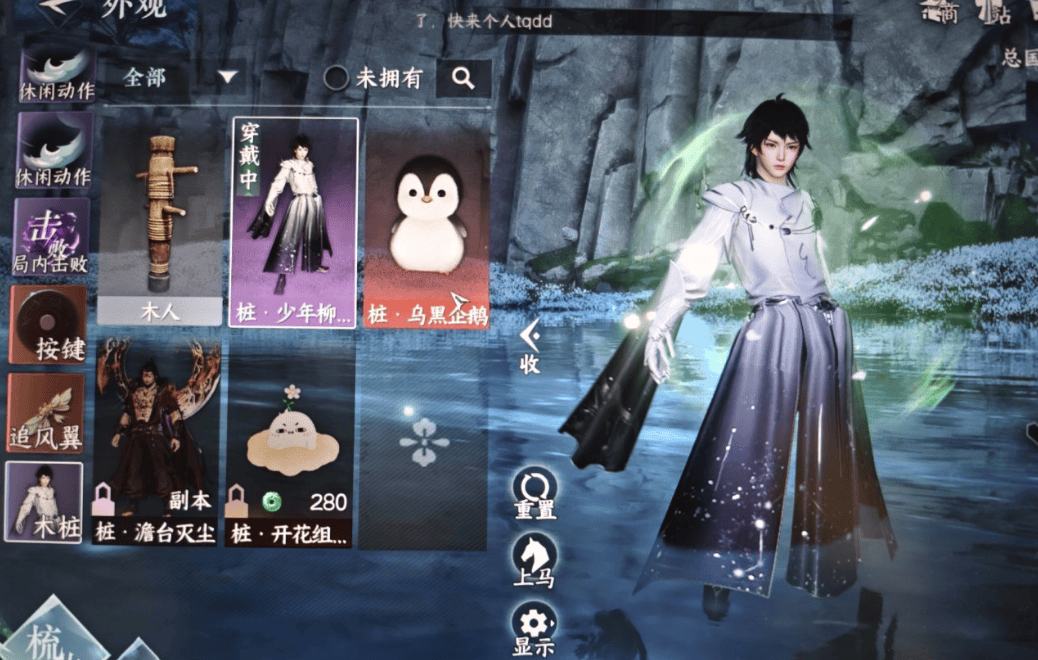This screenshot has width=1038, height=660.
Task: Click the 重置 reset button
Action: [534, 495]
